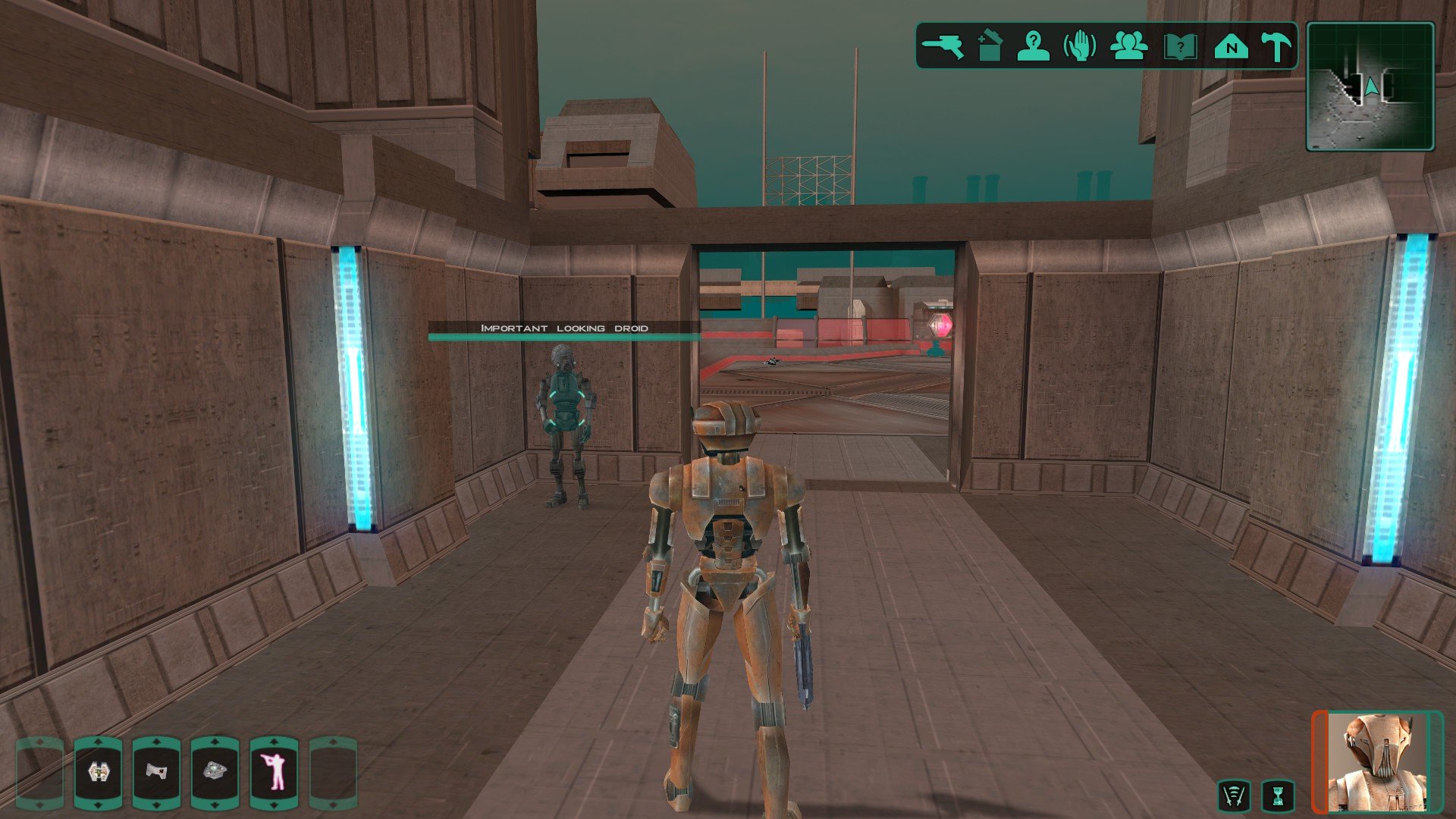Open the inventory container icon
The image size is (1456, 819).
point(989,46)
